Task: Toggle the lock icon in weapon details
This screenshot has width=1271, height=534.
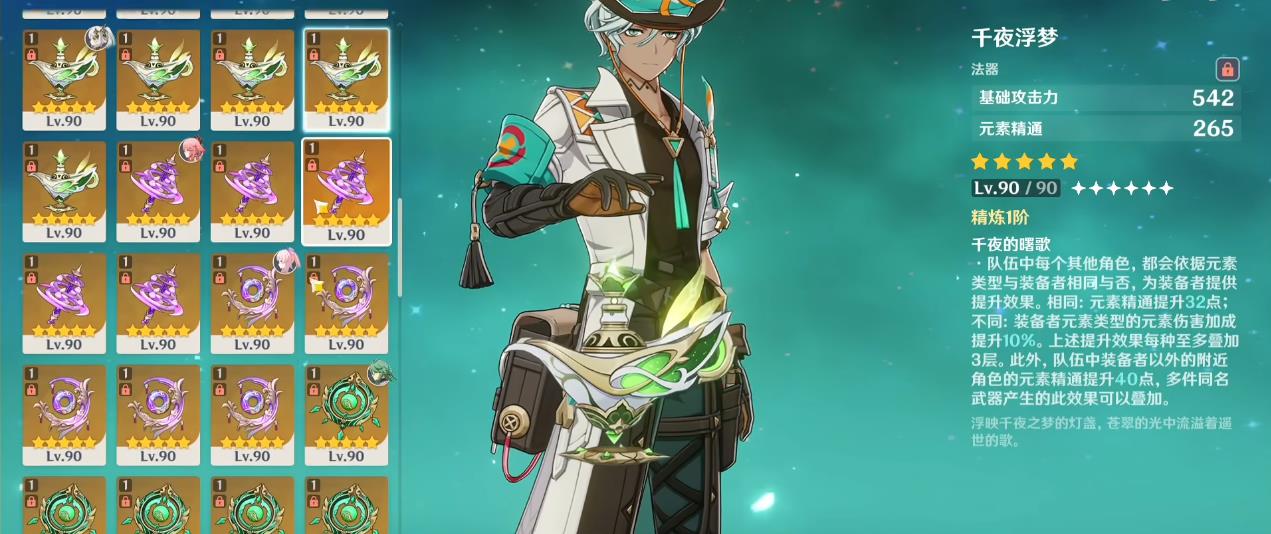Action: click(1227, 69)
